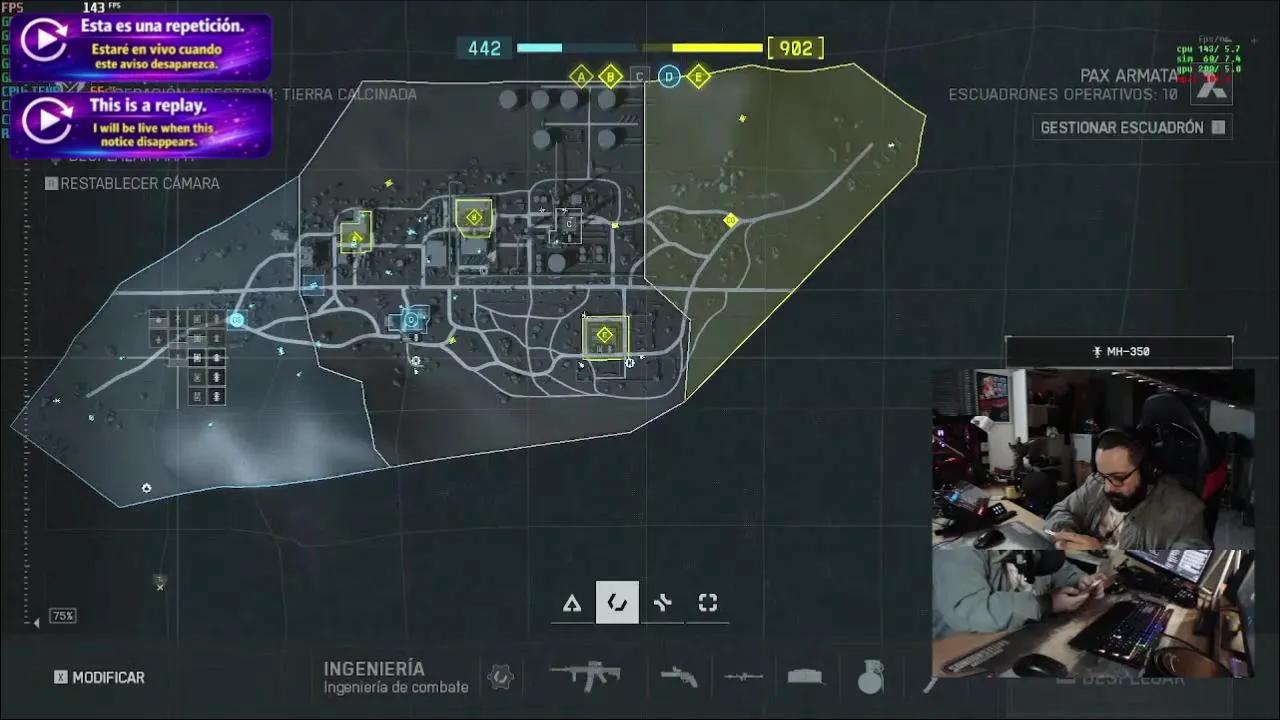Select the sidearm pistol slot

tap(681, 677)
